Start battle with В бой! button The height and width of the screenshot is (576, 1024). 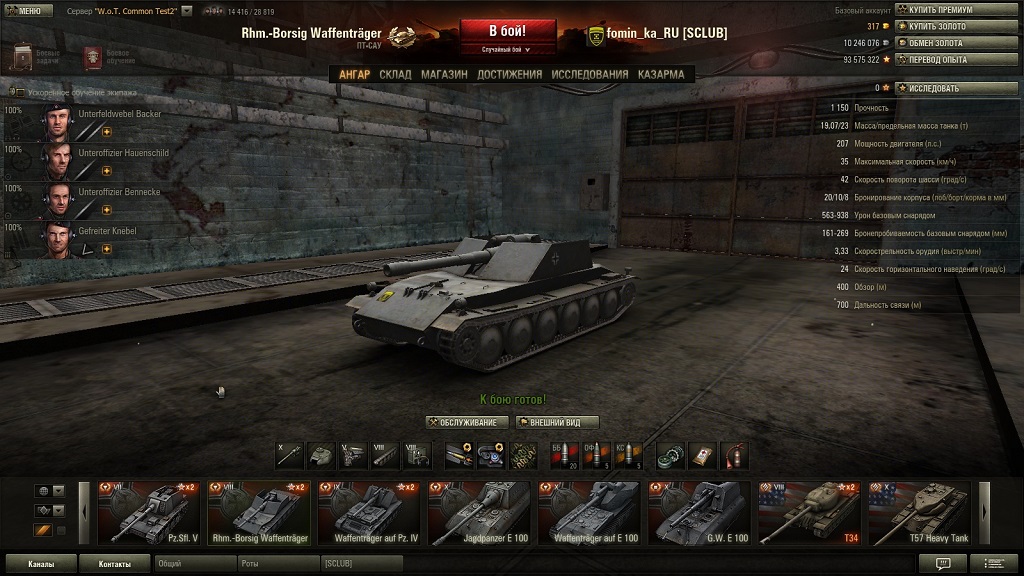coord(507,31)
